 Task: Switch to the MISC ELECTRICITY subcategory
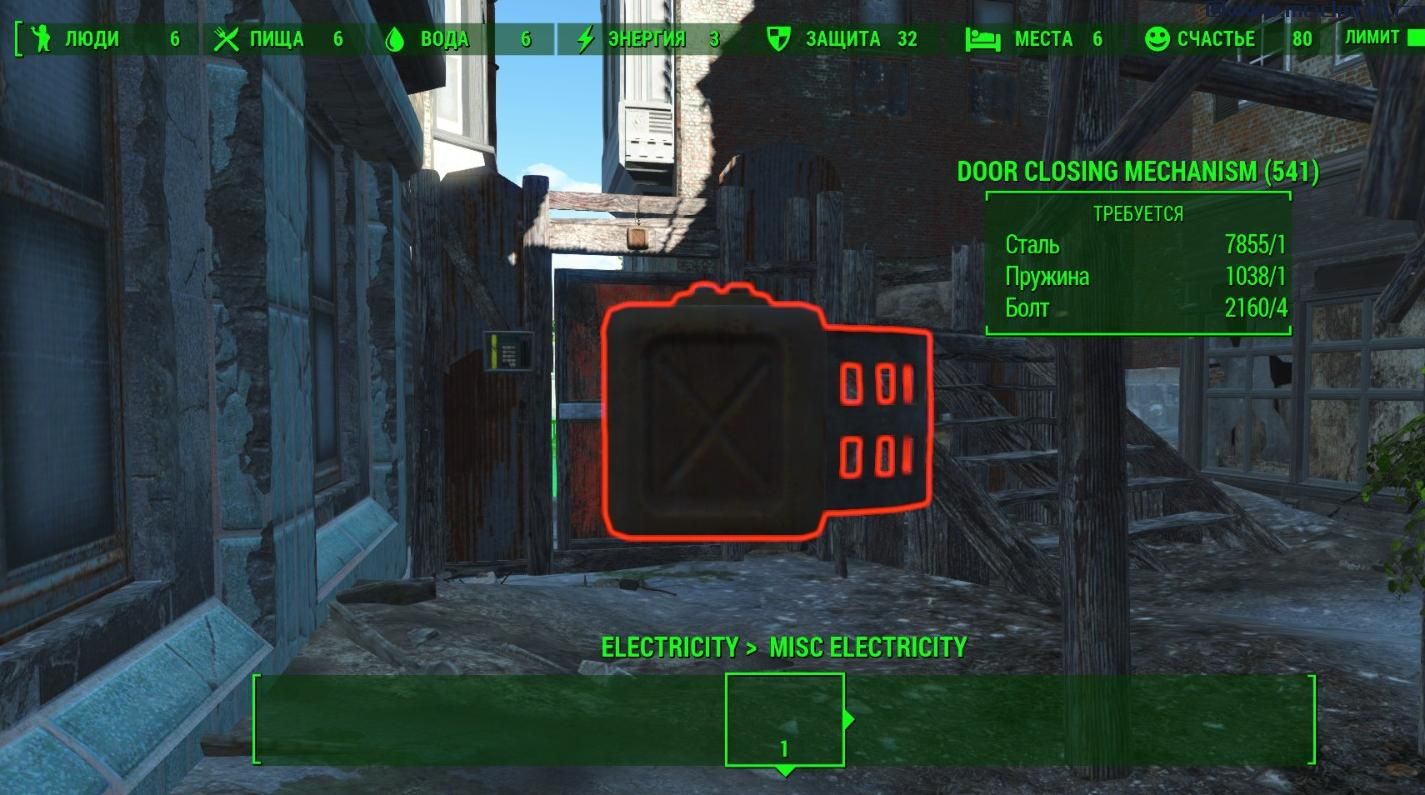866,646
